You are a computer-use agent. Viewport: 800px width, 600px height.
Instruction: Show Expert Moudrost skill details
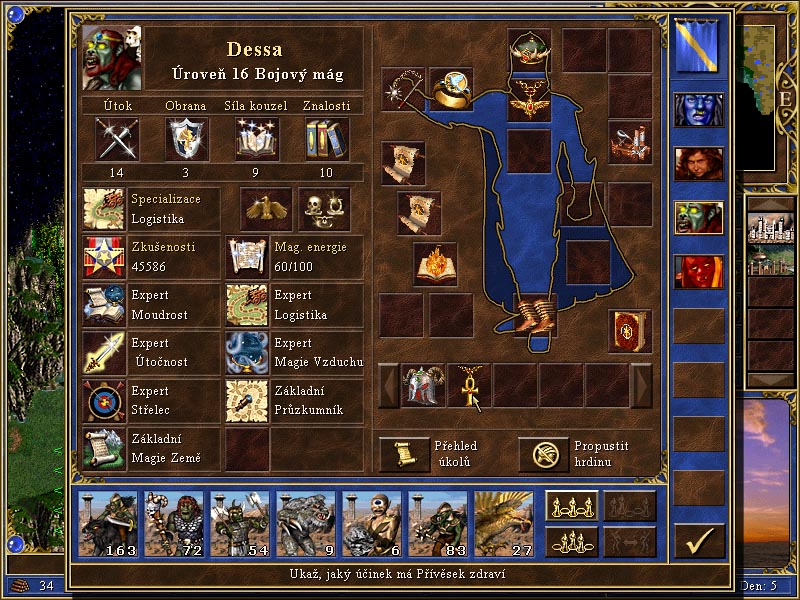(105, 305)
